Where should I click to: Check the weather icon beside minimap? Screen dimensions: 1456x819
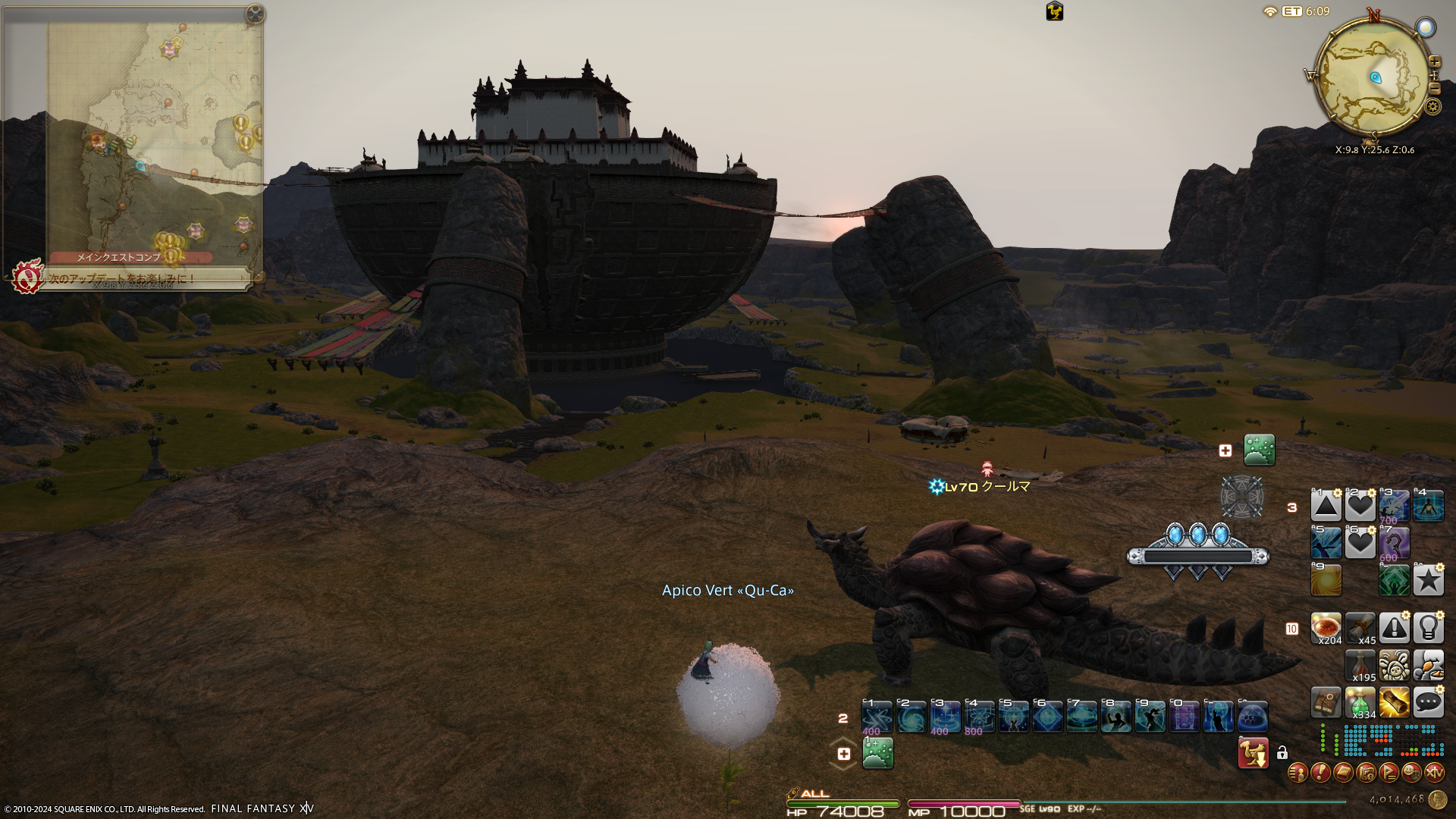click(1426, 28)
